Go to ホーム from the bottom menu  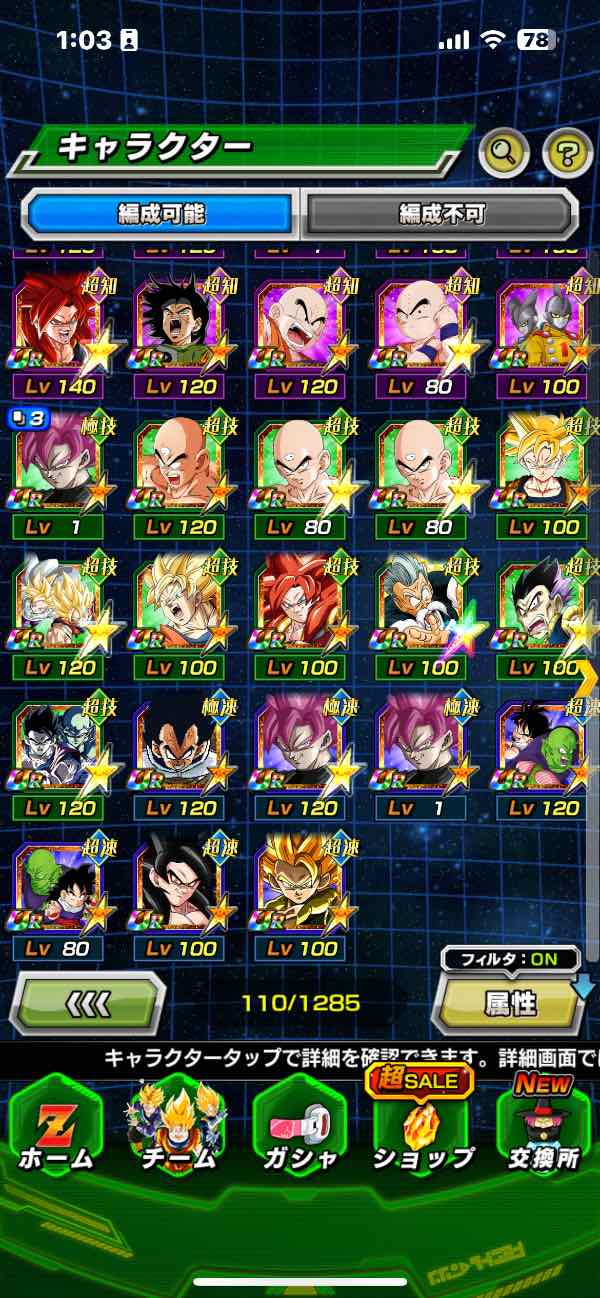(56, 1127)
